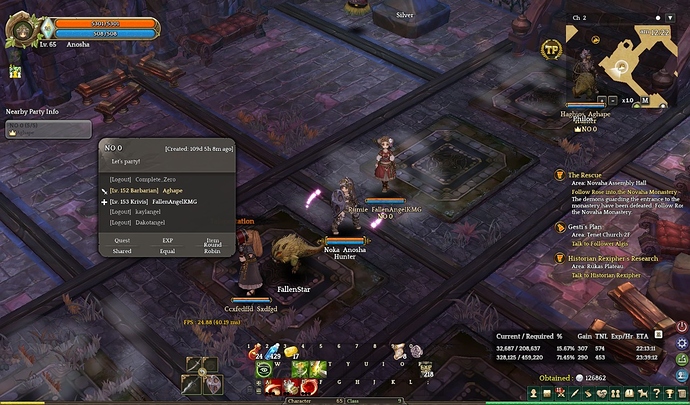Select party member FallenAngelKMG in the list
This screenshot has width=690, height=405.
[x=180, y=202]
